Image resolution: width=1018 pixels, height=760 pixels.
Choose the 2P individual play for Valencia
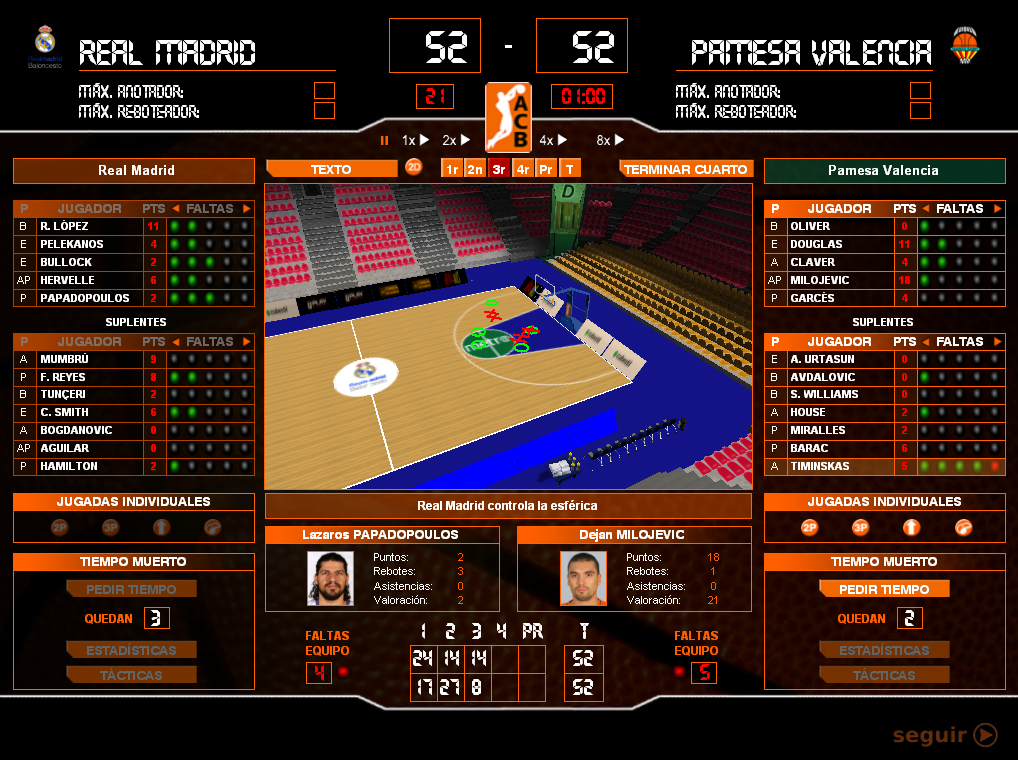(x=809, y=527)
